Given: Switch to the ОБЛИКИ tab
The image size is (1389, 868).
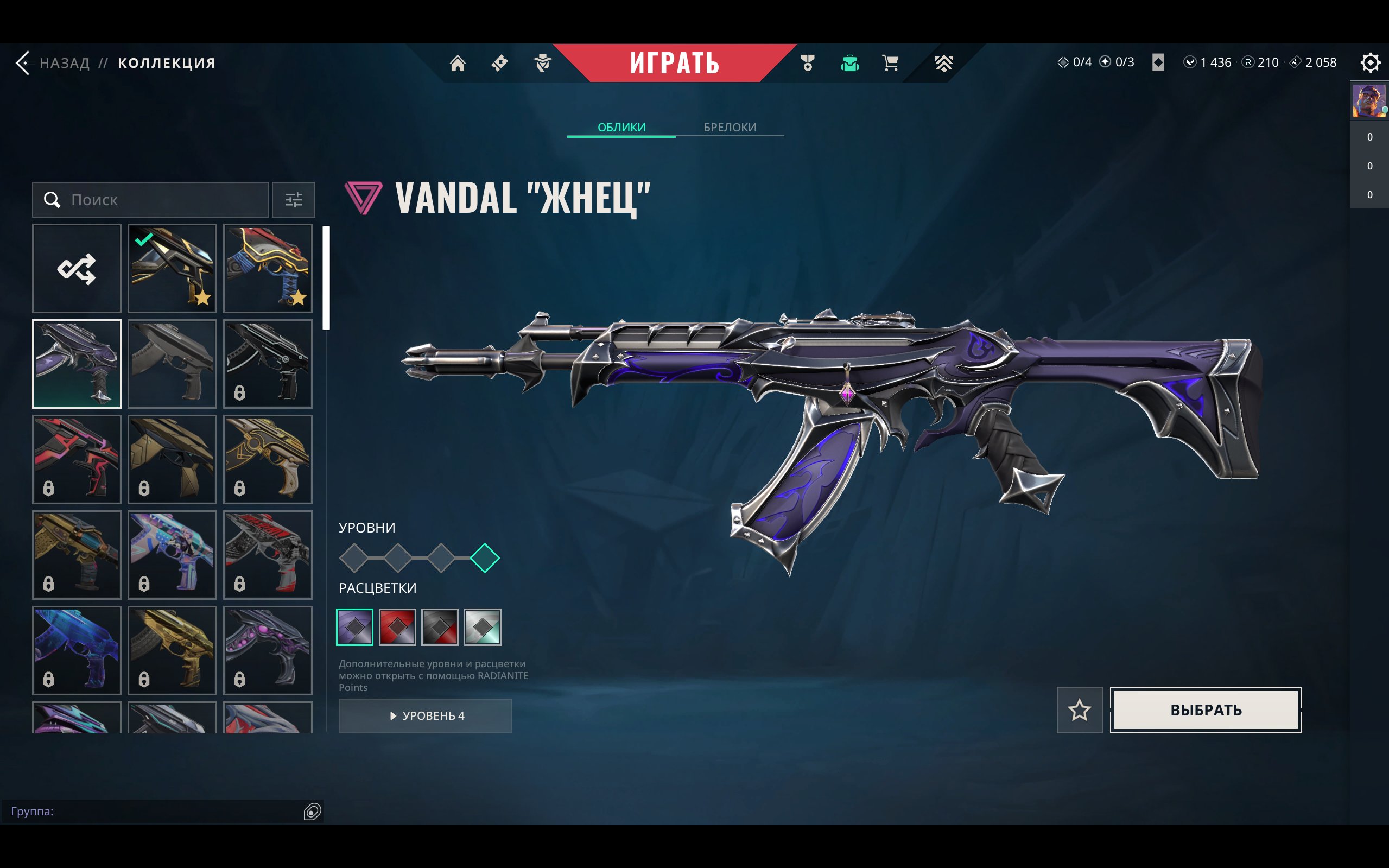Looking at the screenshot, I should click(621, 127).
